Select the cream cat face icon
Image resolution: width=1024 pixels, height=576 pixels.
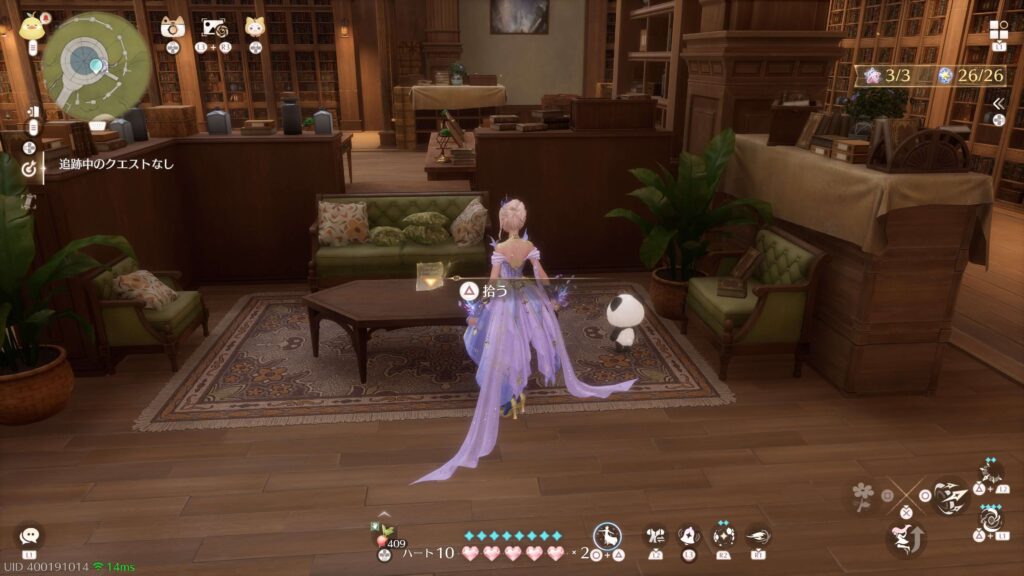[255, 27]
